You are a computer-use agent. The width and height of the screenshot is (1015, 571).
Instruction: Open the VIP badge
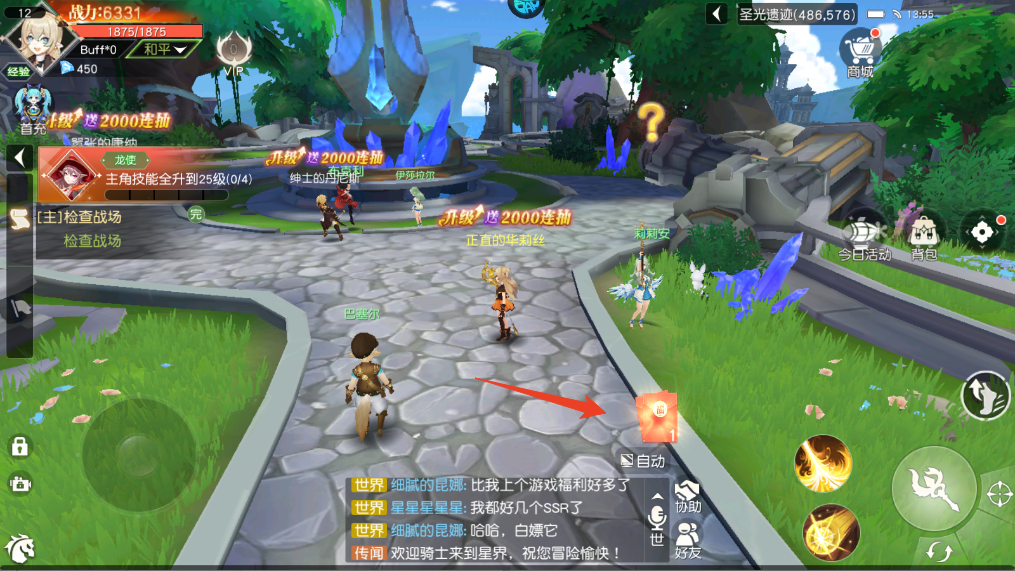click(x=234, y=50)
